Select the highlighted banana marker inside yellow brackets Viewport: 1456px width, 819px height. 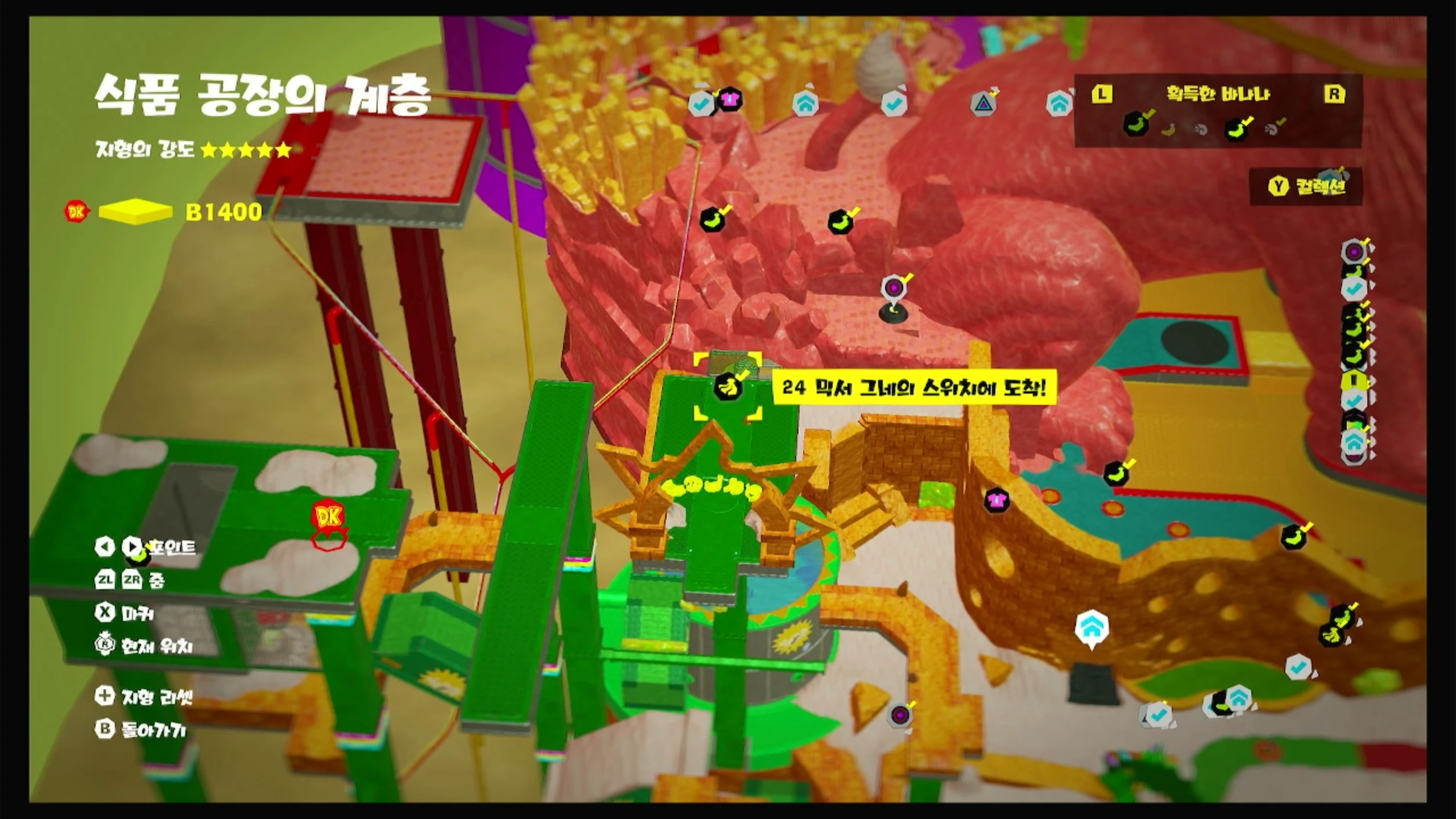[727, 387]
